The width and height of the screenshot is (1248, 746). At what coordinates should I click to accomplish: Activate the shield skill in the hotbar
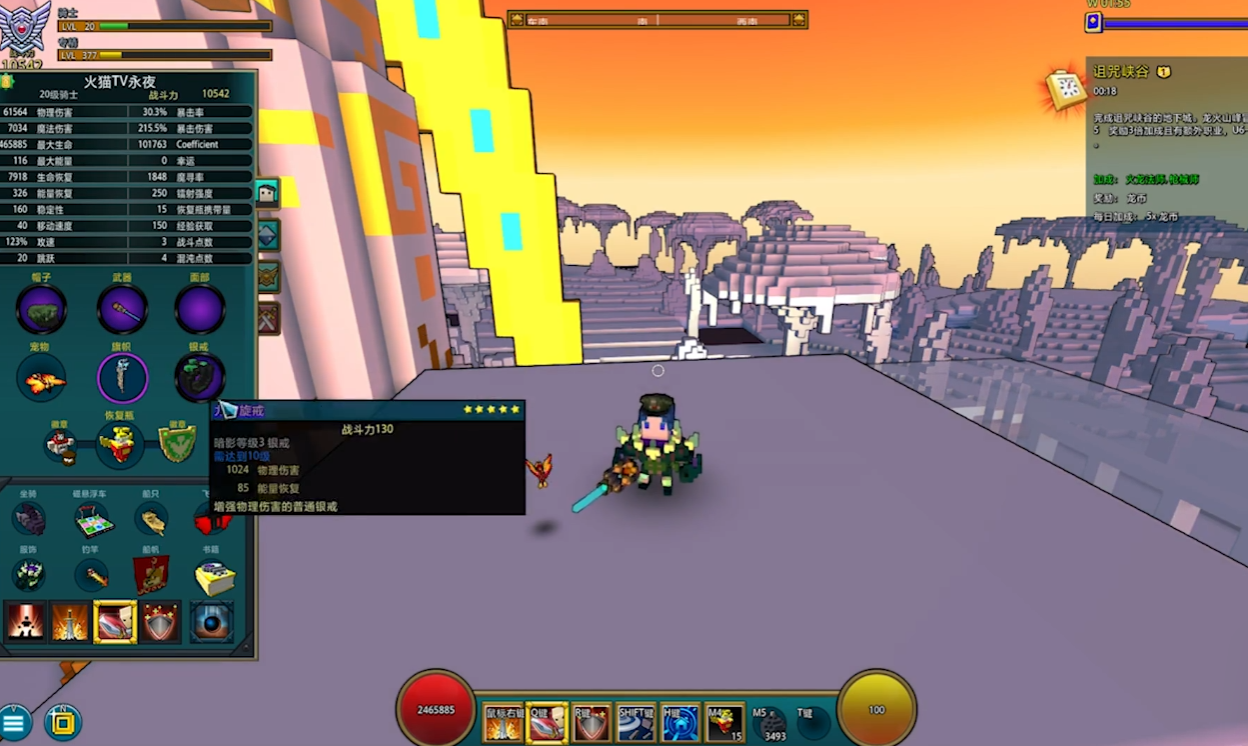[x=591, y=723]
